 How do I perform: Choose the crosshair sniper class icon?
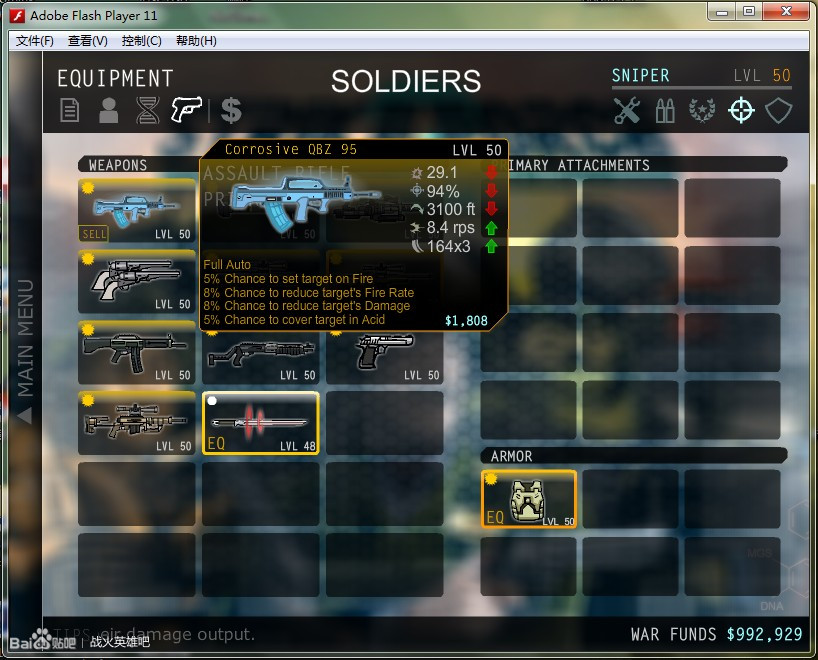coord(741,110)
